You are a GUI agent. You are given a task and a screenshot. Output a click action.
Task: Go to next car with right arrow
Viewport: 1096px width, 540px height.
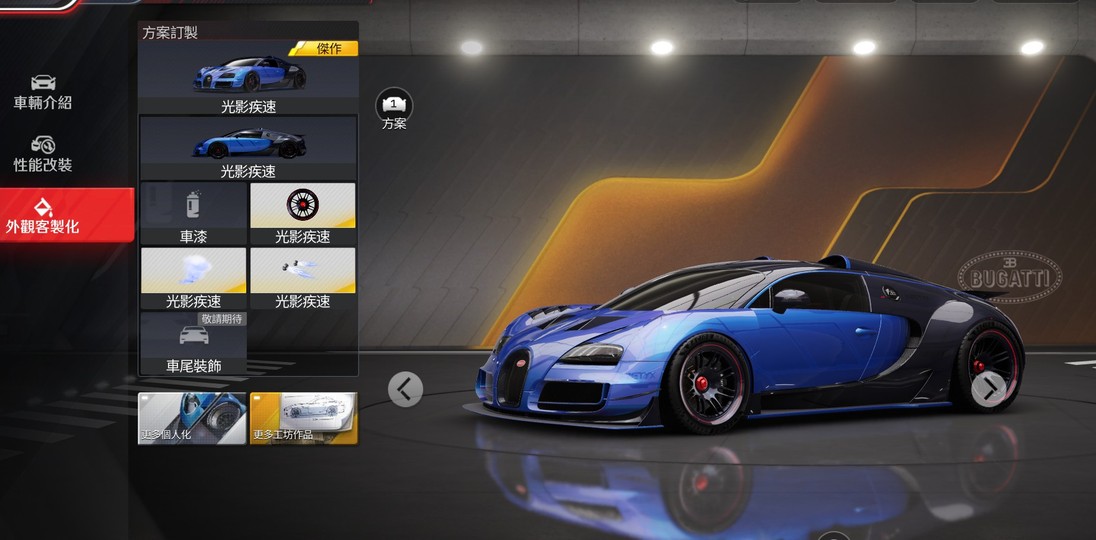click(x=989, y=388)
